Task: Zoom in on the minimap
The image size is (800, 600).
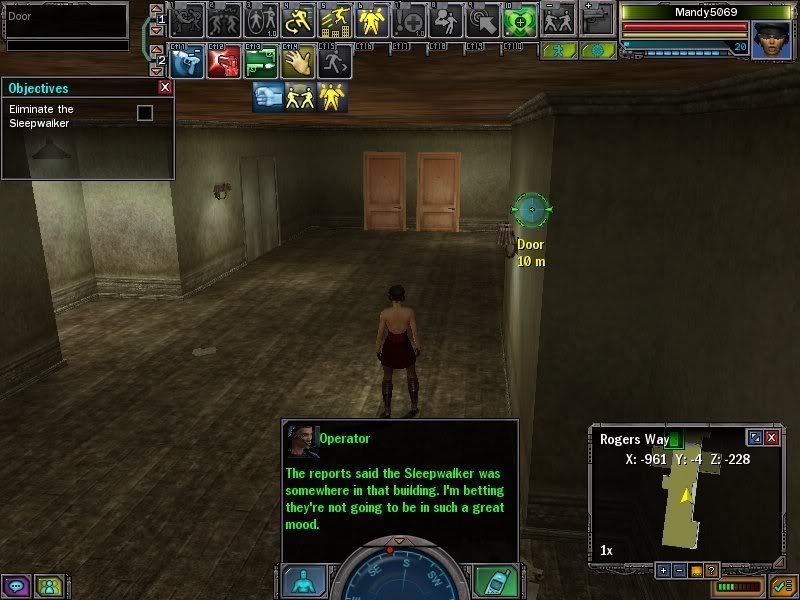Action: tap(662, 570)
